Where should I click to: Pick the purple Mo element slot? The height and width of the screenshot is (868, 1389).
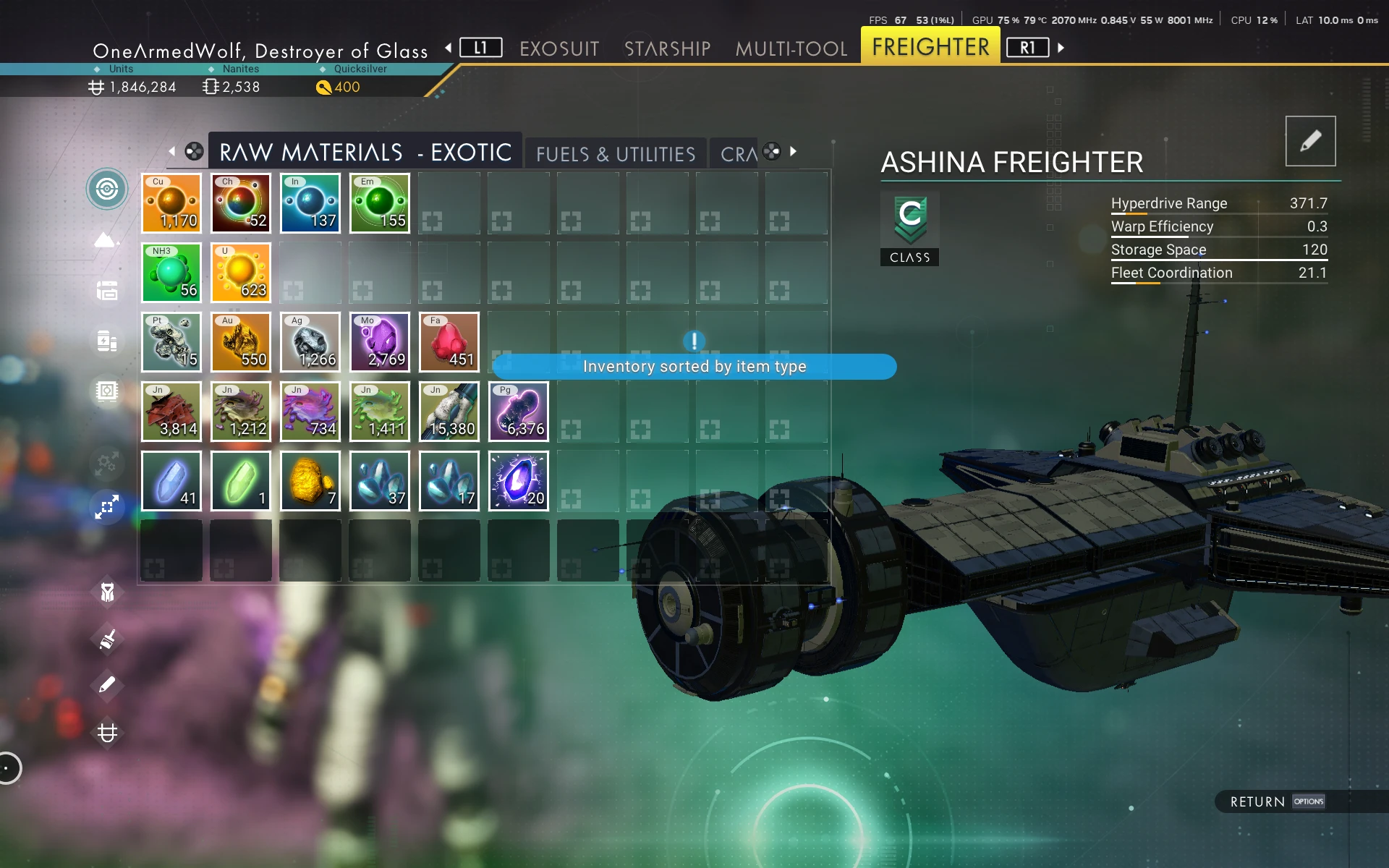[380, 342]
